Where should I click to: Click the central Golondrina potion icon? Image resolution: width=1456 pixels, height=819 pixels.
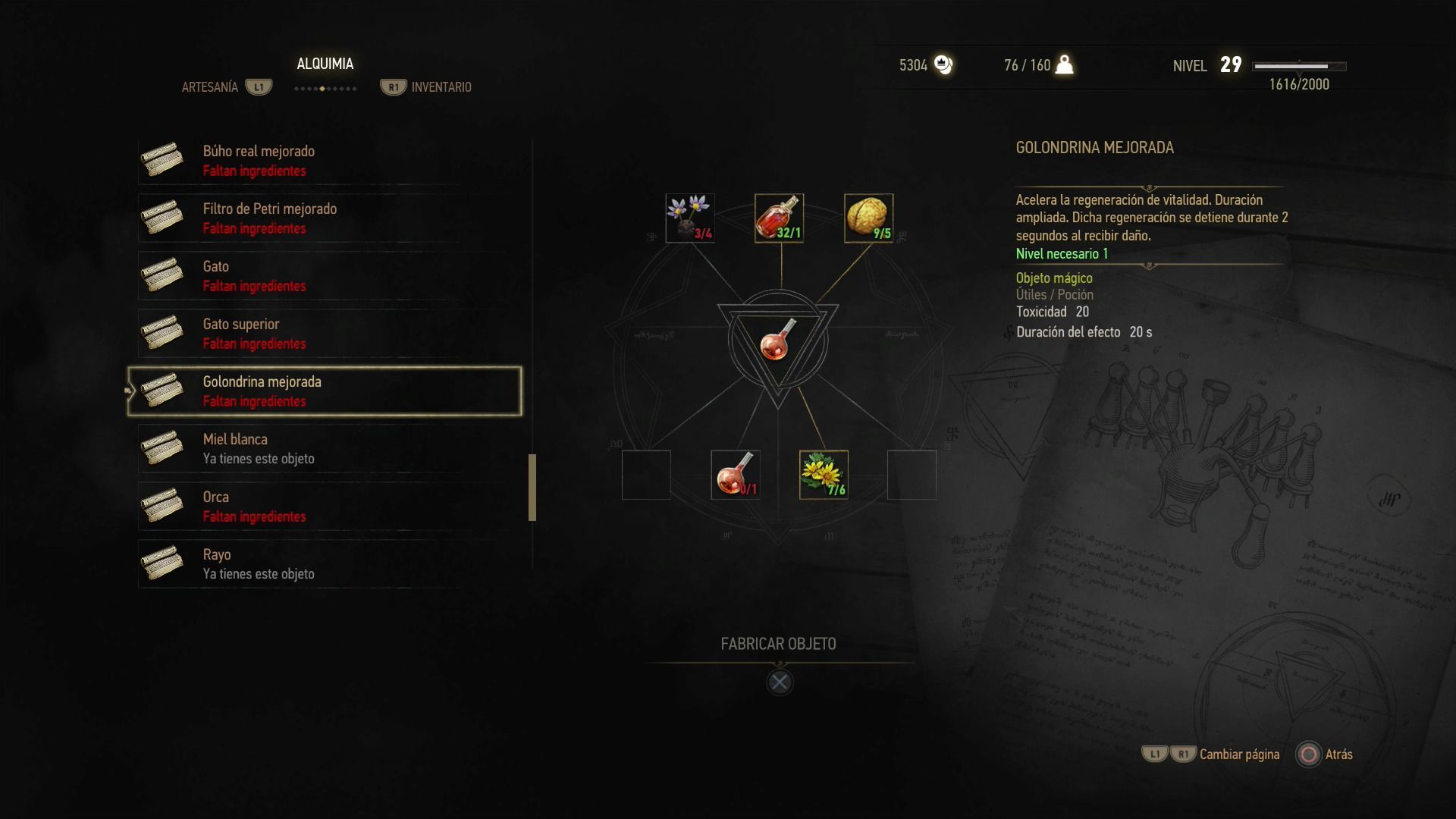[778, 339]
